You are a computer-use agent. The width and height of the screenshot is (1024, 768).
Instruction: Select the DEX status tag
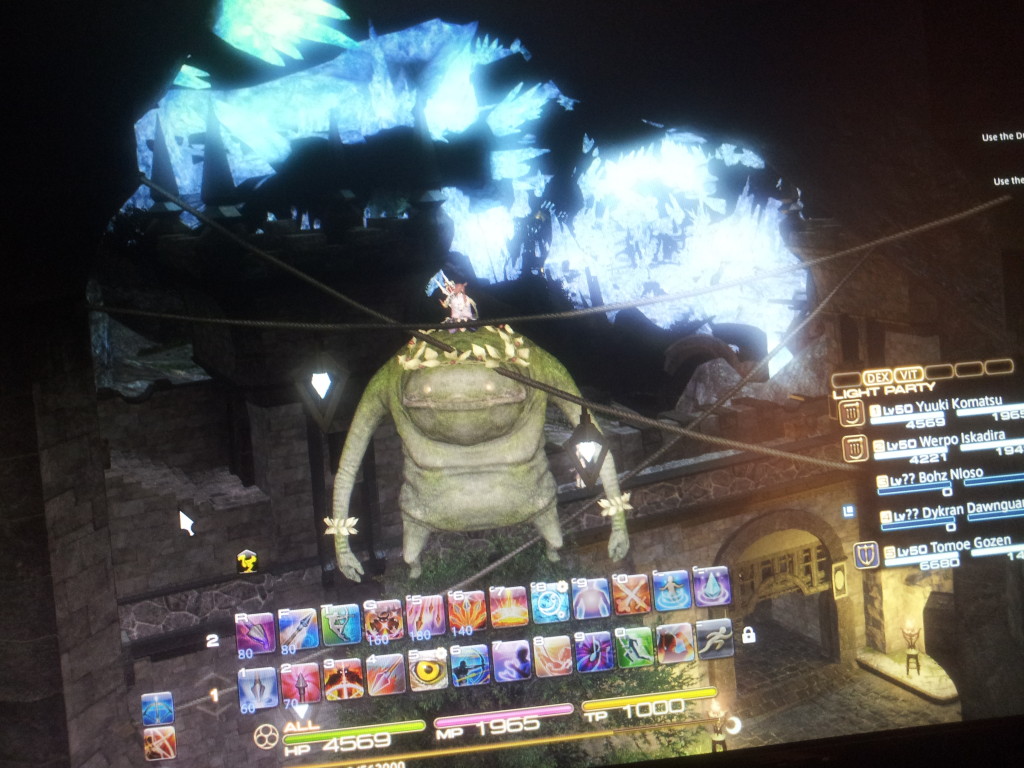pos(877,377)
